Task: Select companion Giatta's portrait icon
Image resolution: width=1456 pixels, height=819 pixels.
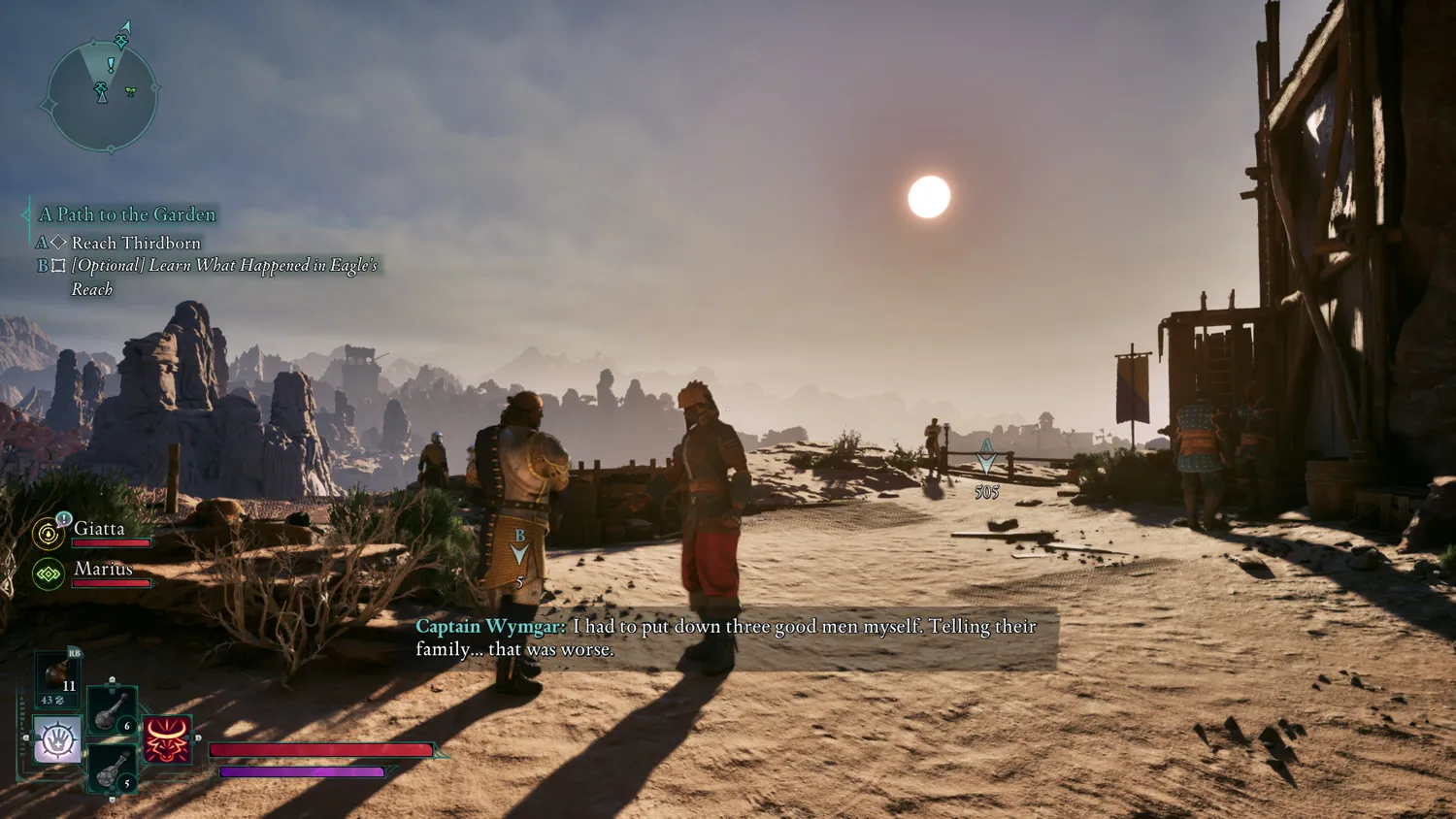Action: [x=48, y=533]
